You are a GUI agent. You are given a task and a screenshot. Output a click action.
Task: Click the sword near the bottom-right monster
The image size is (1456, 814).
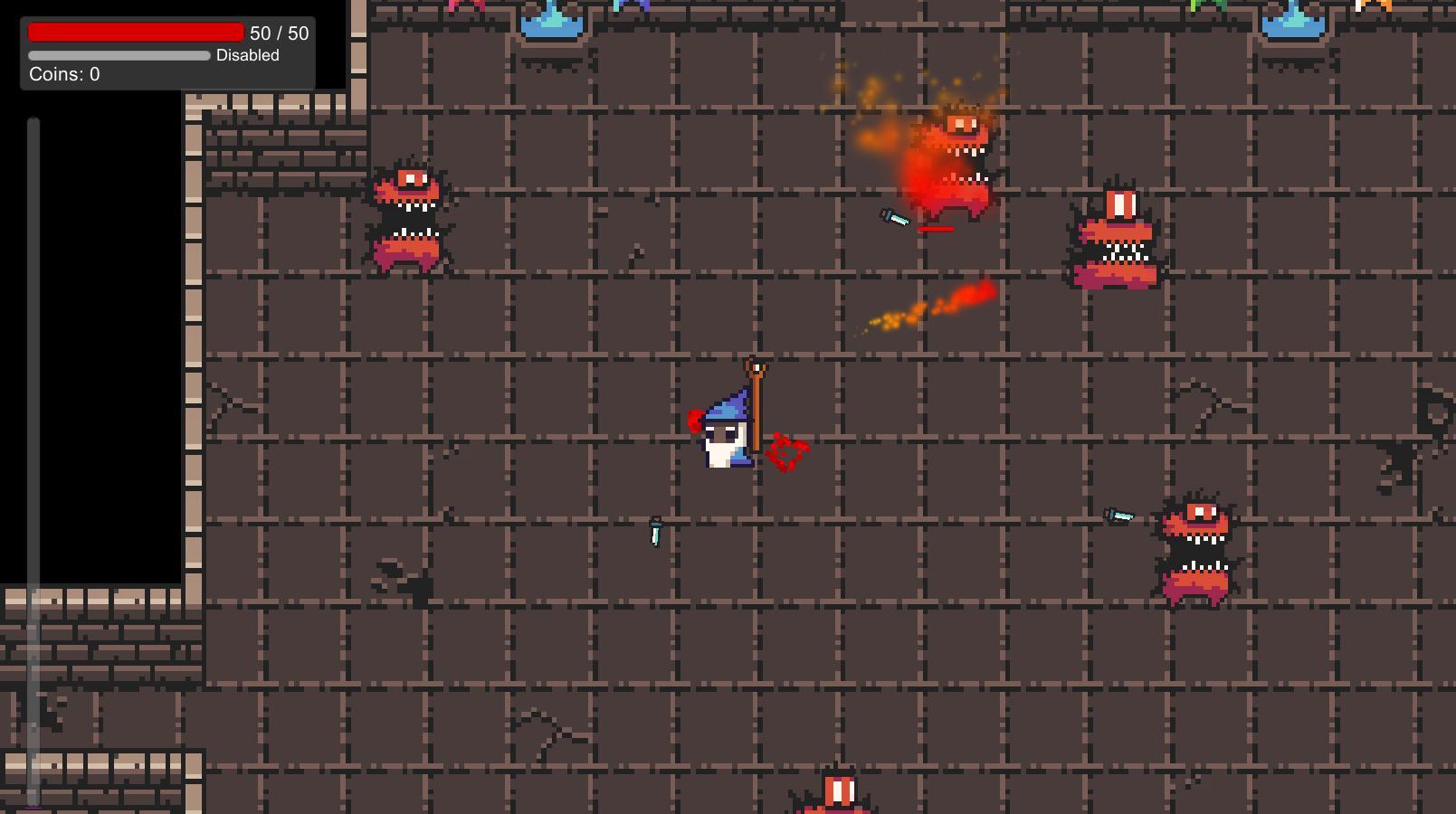(x=1119, y=514)
